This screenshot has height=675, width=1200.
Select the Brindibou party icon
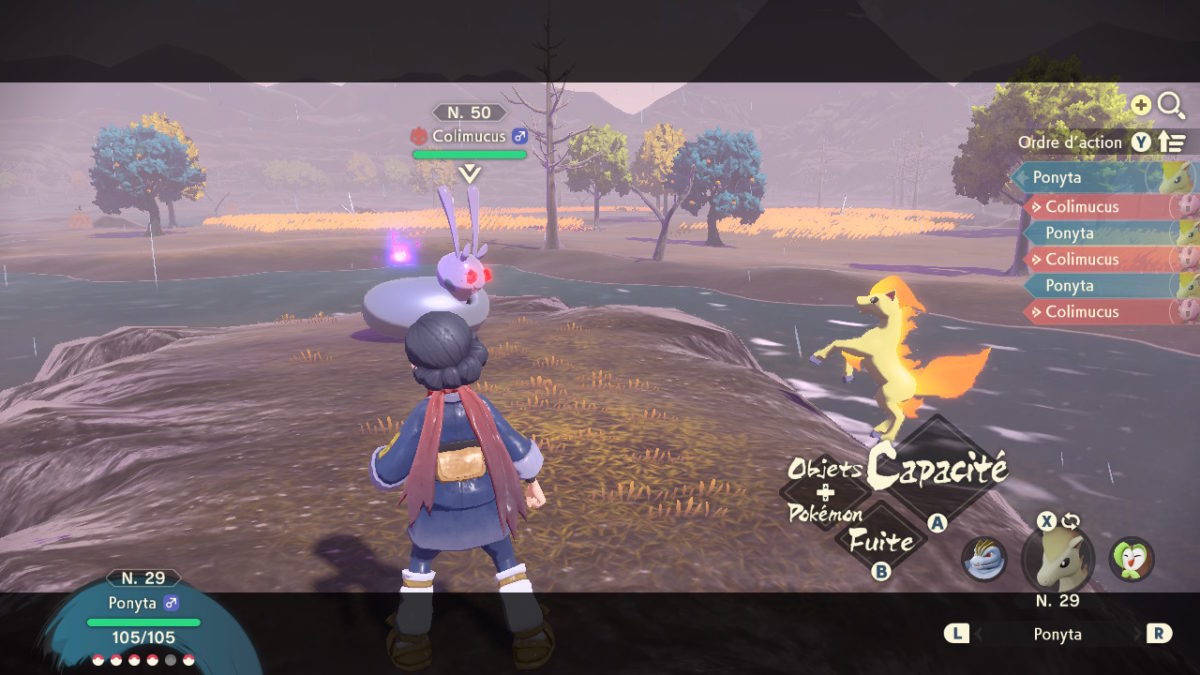tap(1131, 559)
